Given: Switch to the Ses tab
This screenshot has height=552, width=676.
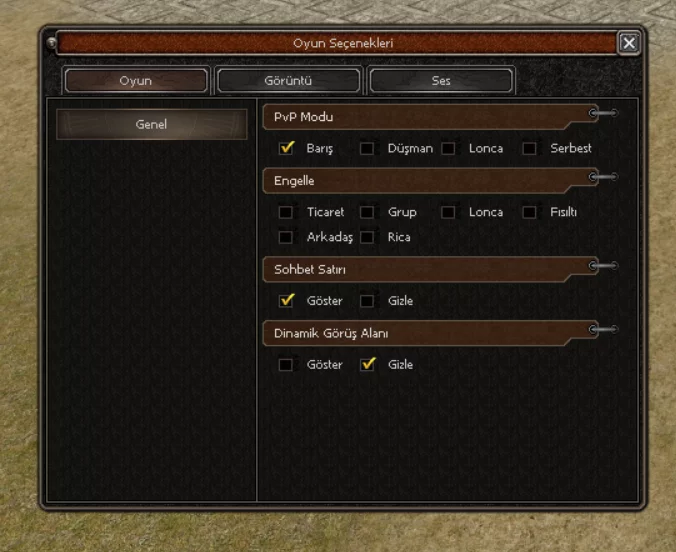Looking at the screenshot, I should tap(441, 81).
